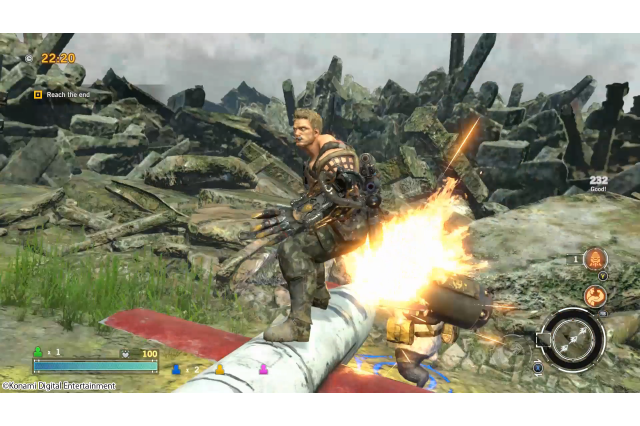Trigger the flexing arm skill icon
640x426 pixels.
tap(595, 295)
